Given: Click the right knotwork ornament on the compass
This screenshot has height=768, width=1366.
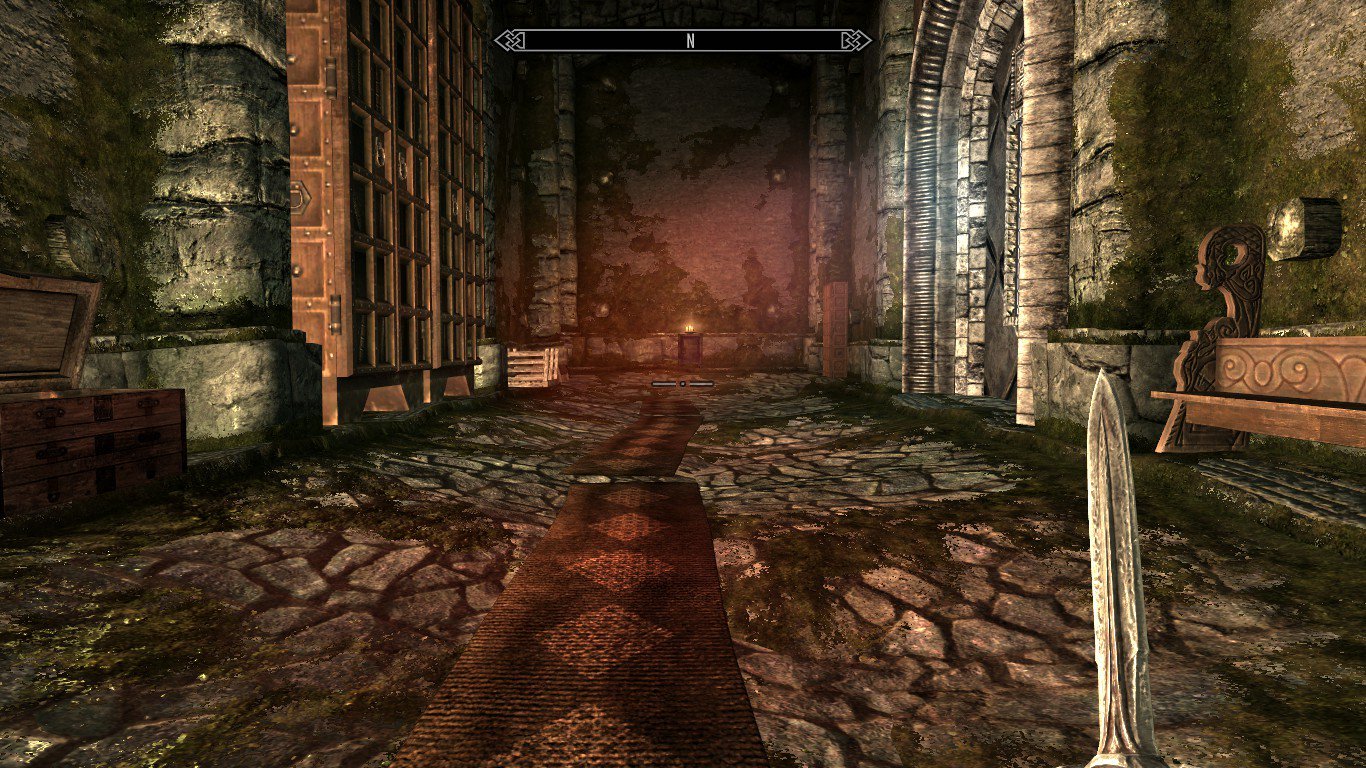Looking at the screenshot, I should (855, 41).
